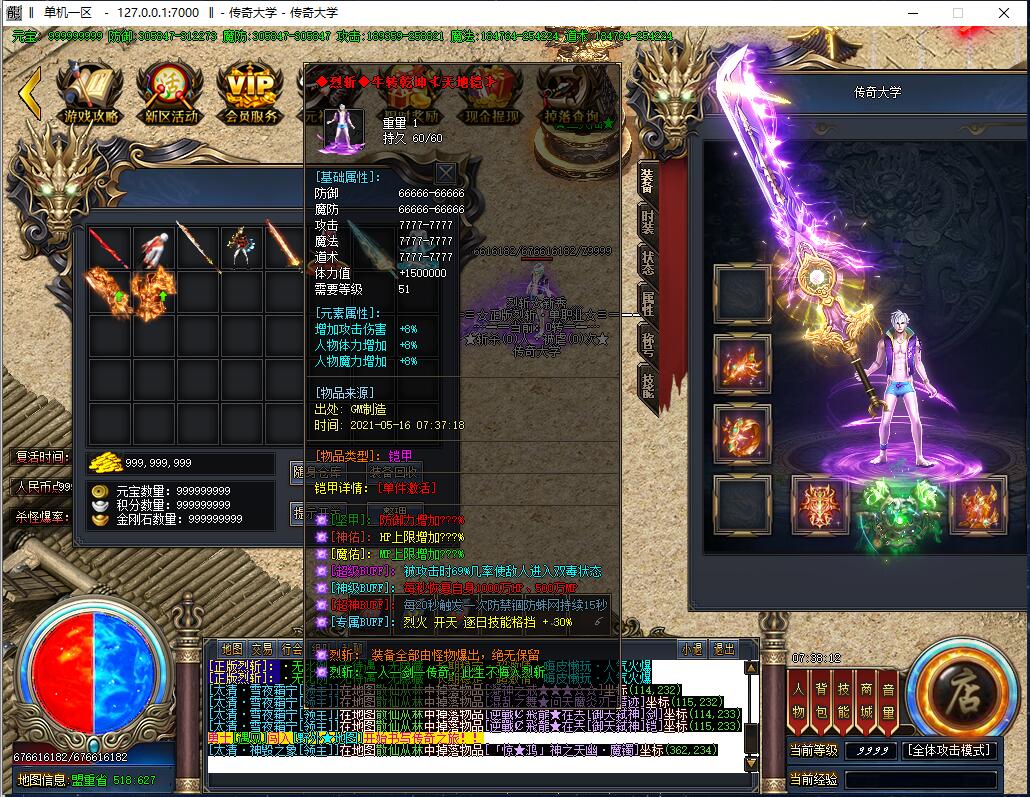This screenshot has width=1030, height=797.
Task: Maximize the game window
Action: pos(957,12)
